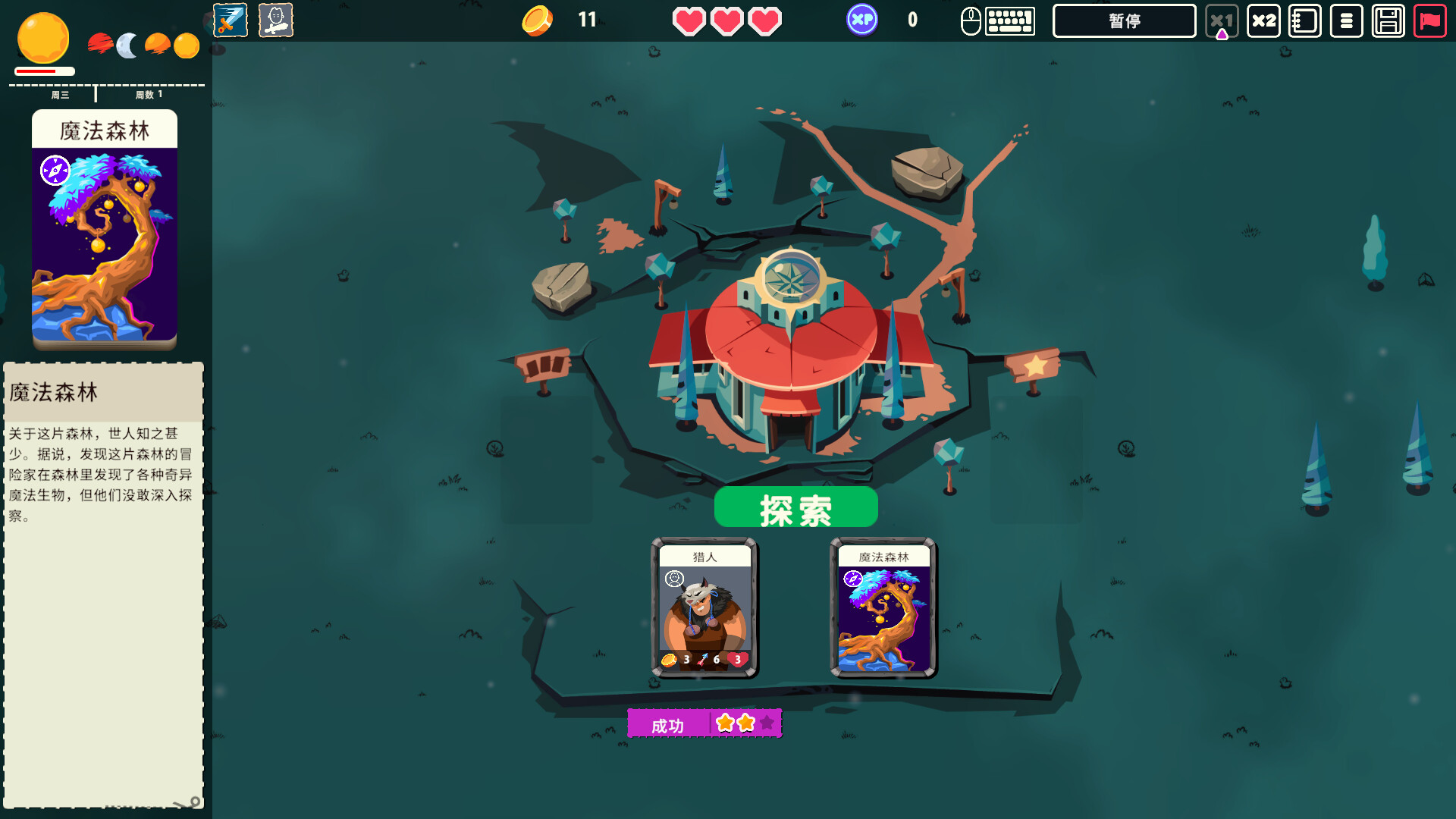Open the notebook journal icon

click(x=1305, y=21)
